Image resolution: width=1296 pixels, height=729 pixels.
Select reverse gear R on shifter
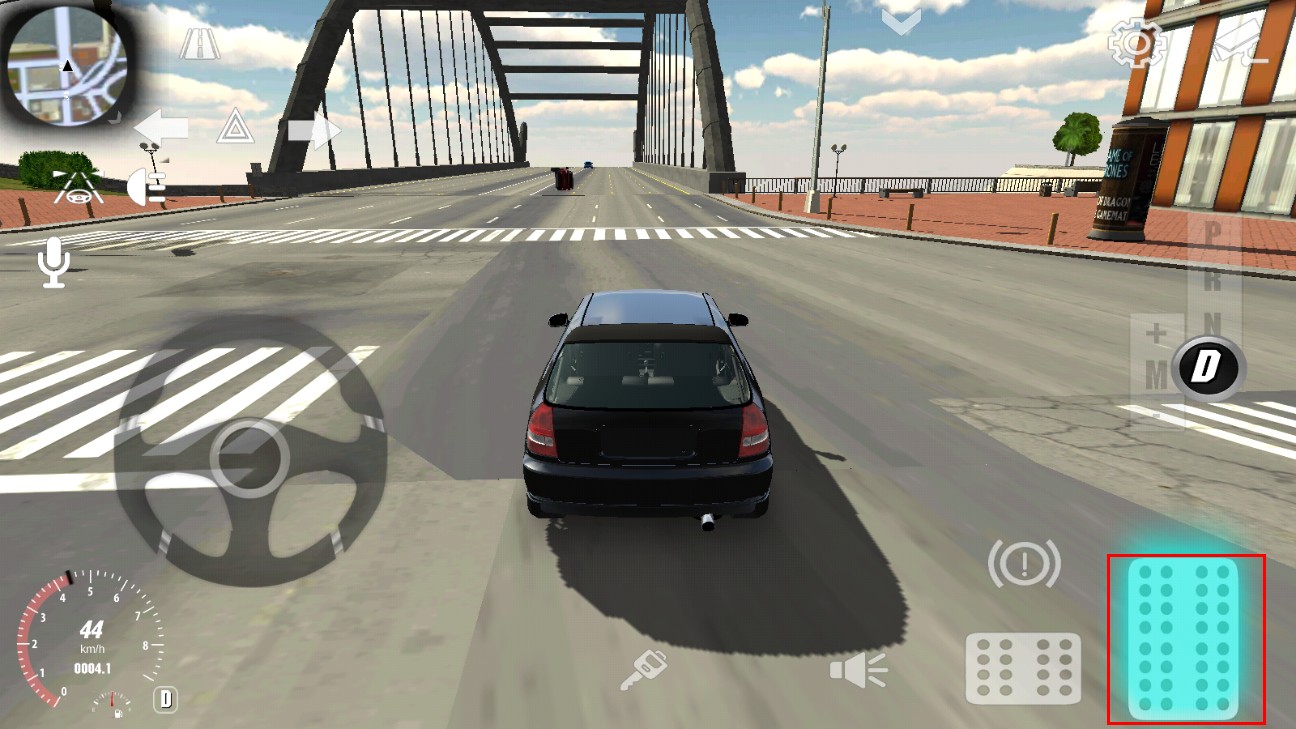[1211, 279]
